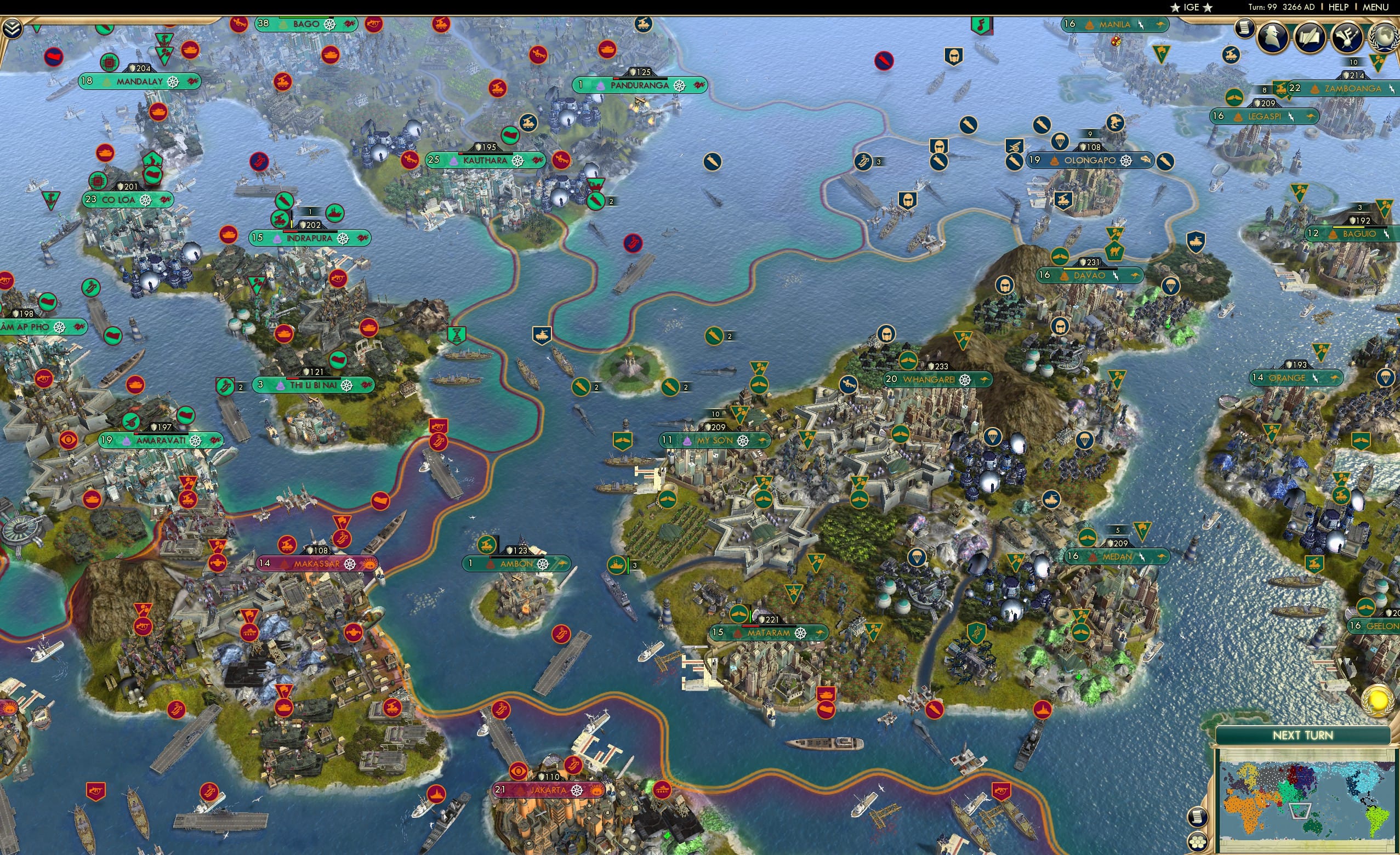
Task: Toggle the puppet icon on Davao's banner
Action: coord(1065,277)
